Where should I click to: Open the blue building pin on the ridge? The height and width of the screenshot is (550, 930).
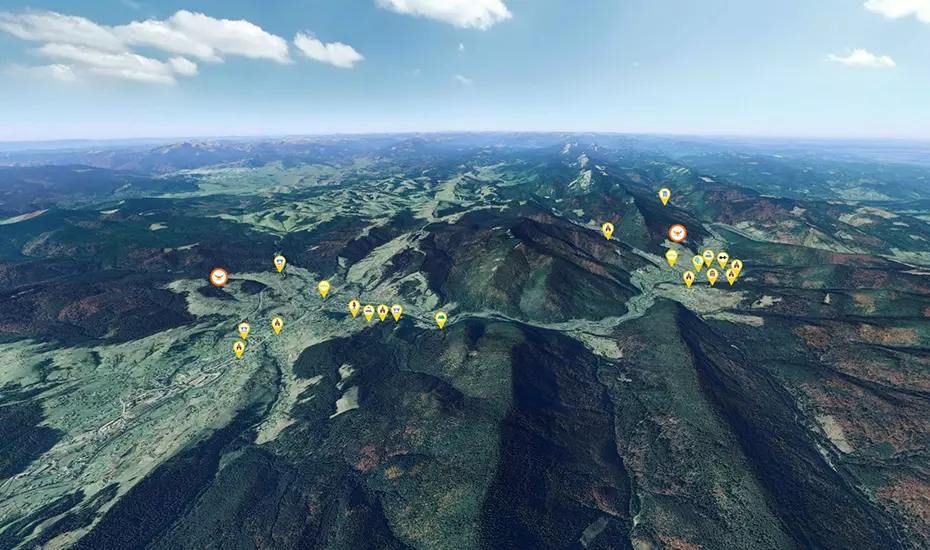tap(664, 195)
